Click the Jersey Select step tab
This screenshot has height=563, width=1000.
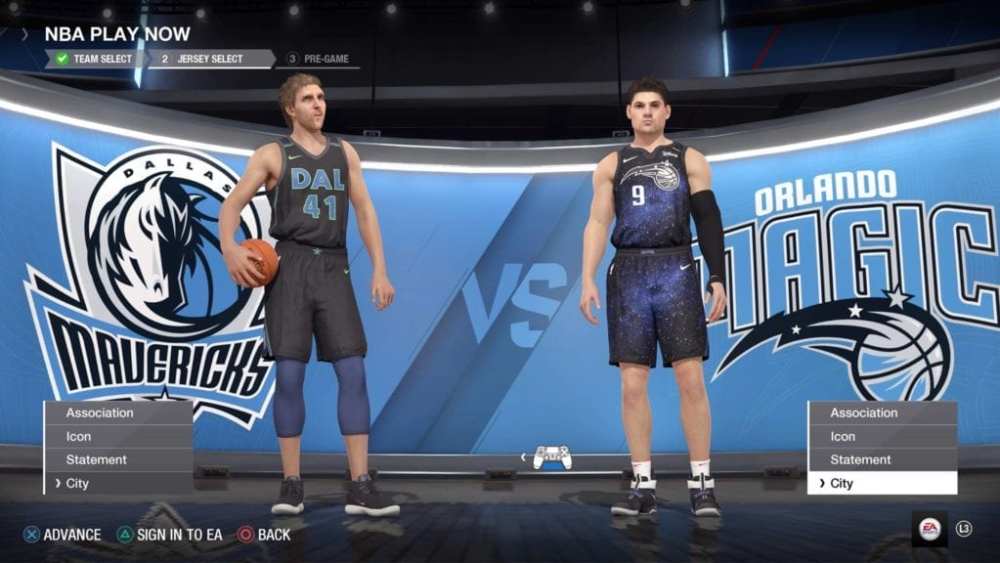coord(209,59)
